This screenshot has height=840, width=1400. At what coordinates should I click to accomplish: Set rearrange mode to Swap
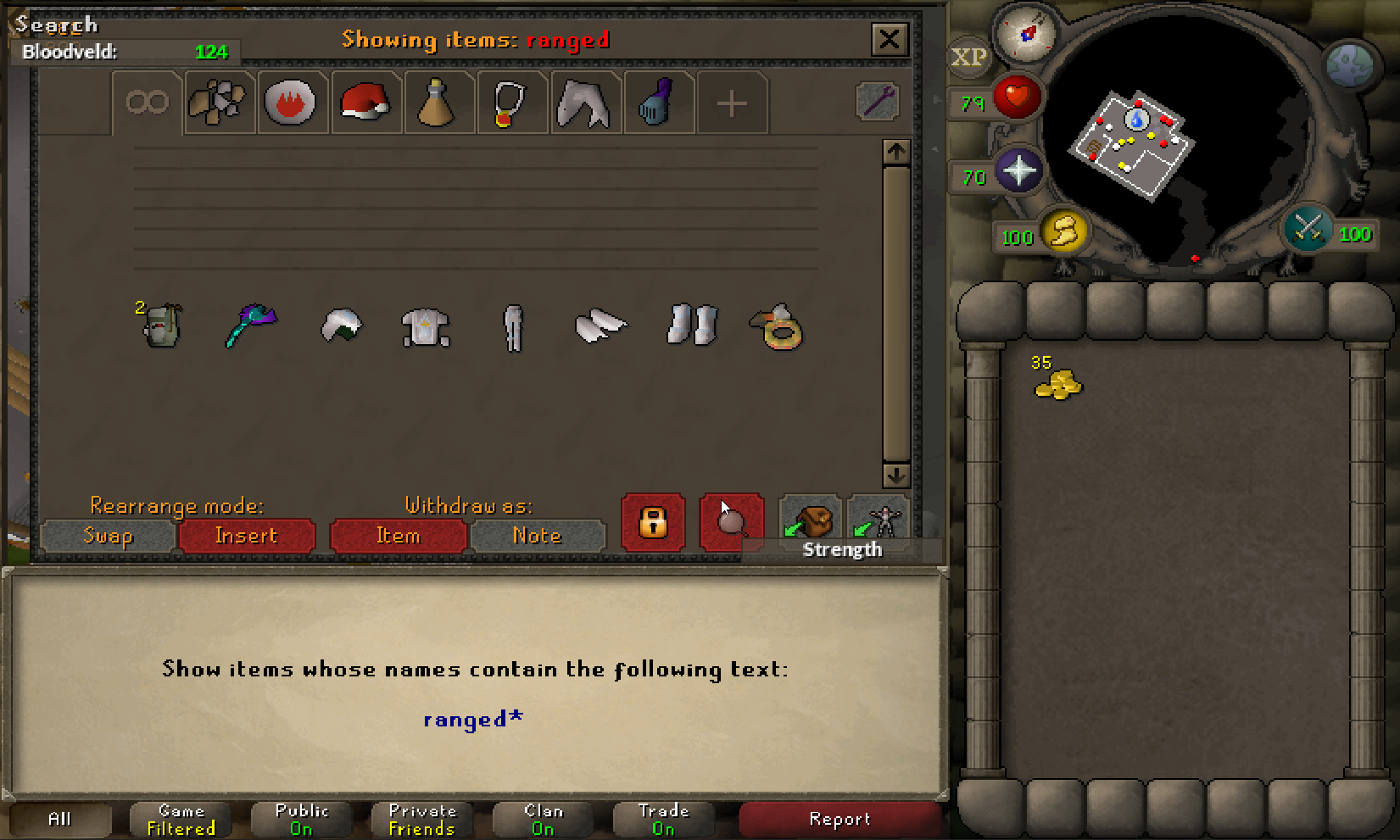108,536
